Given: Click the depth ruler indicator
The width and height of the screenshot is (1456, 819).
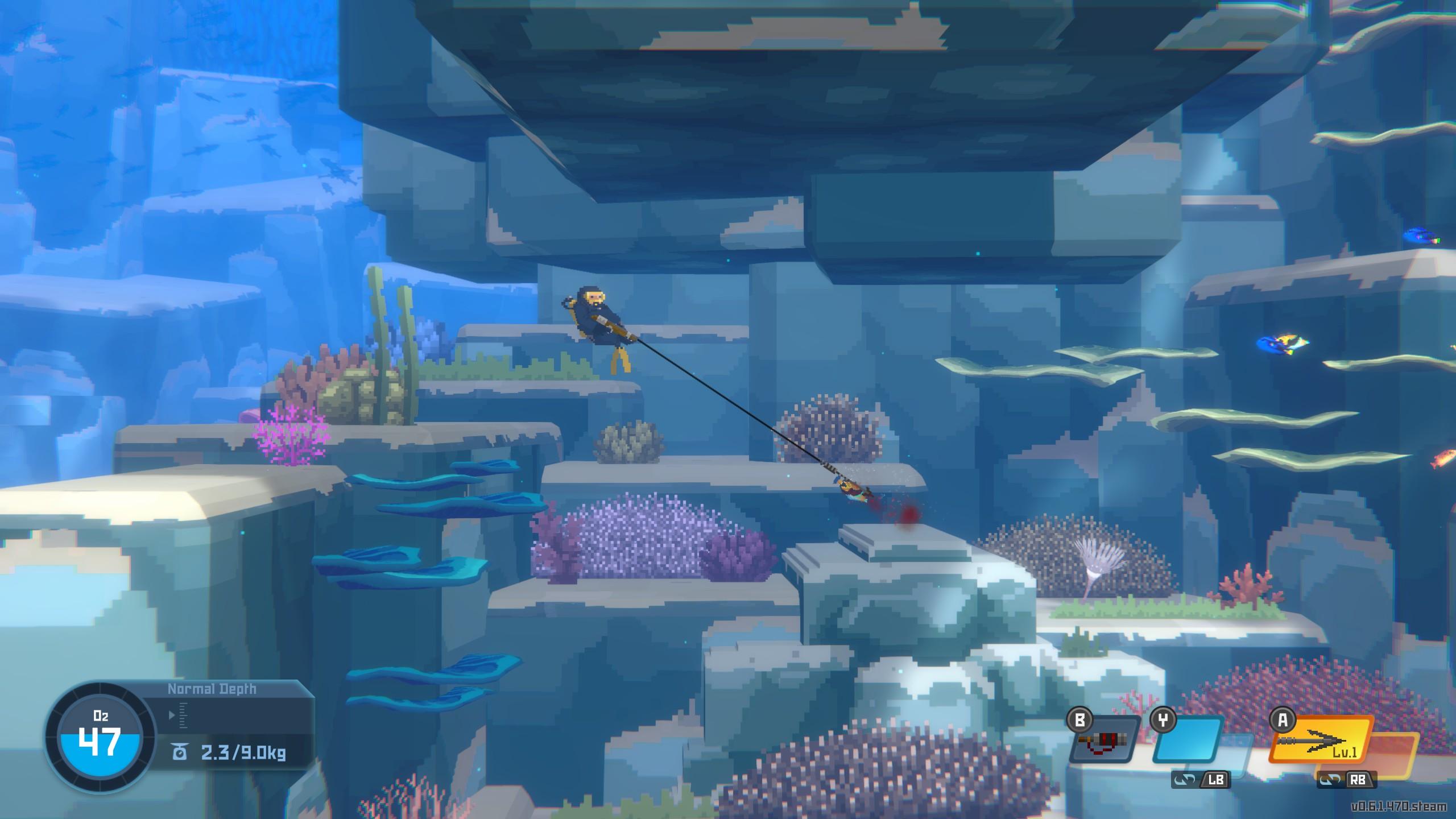Looking at the screenshot, I should pyautogui.click(x=182, y=717).
